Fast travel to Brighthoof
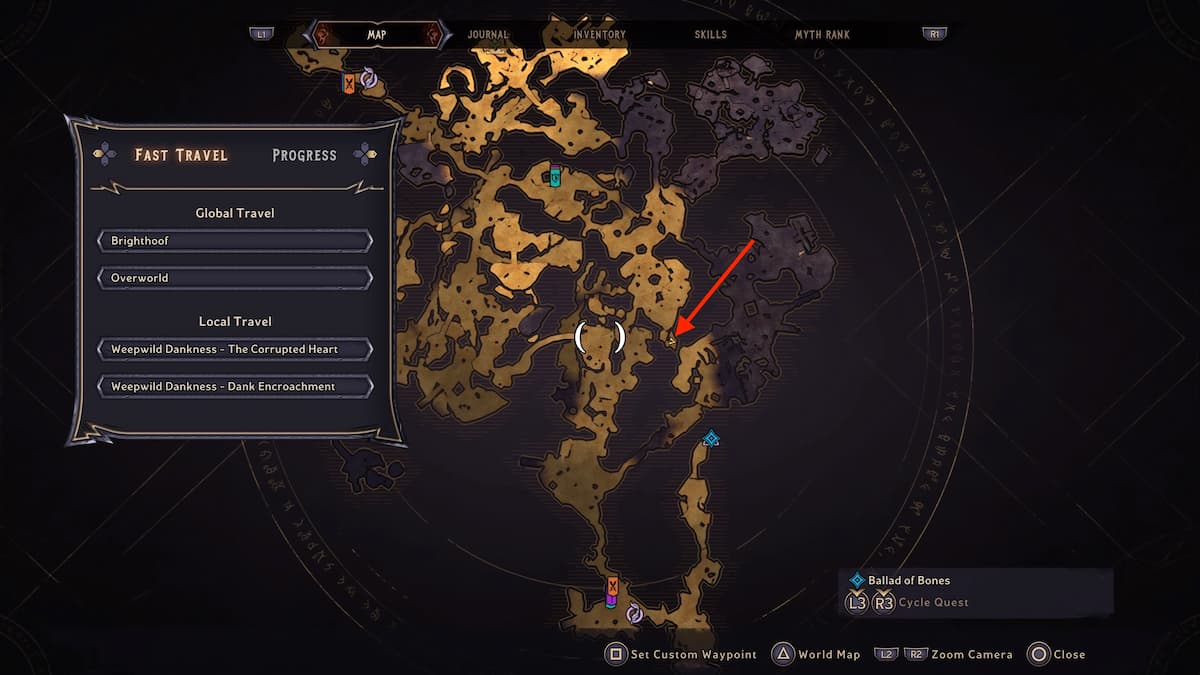 pos(235,241)
